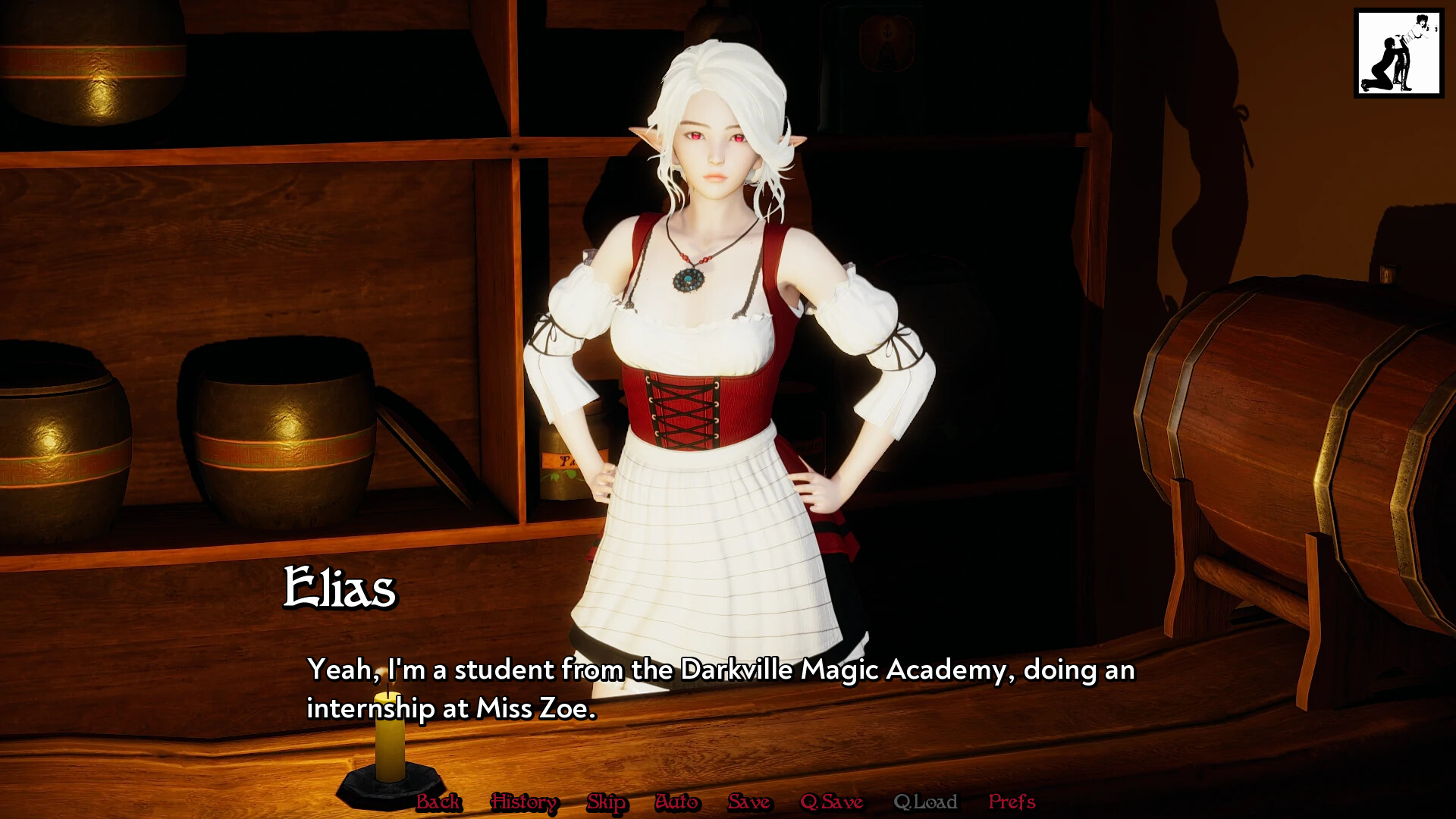Go back with the Back button

click(x=438, y=802)
